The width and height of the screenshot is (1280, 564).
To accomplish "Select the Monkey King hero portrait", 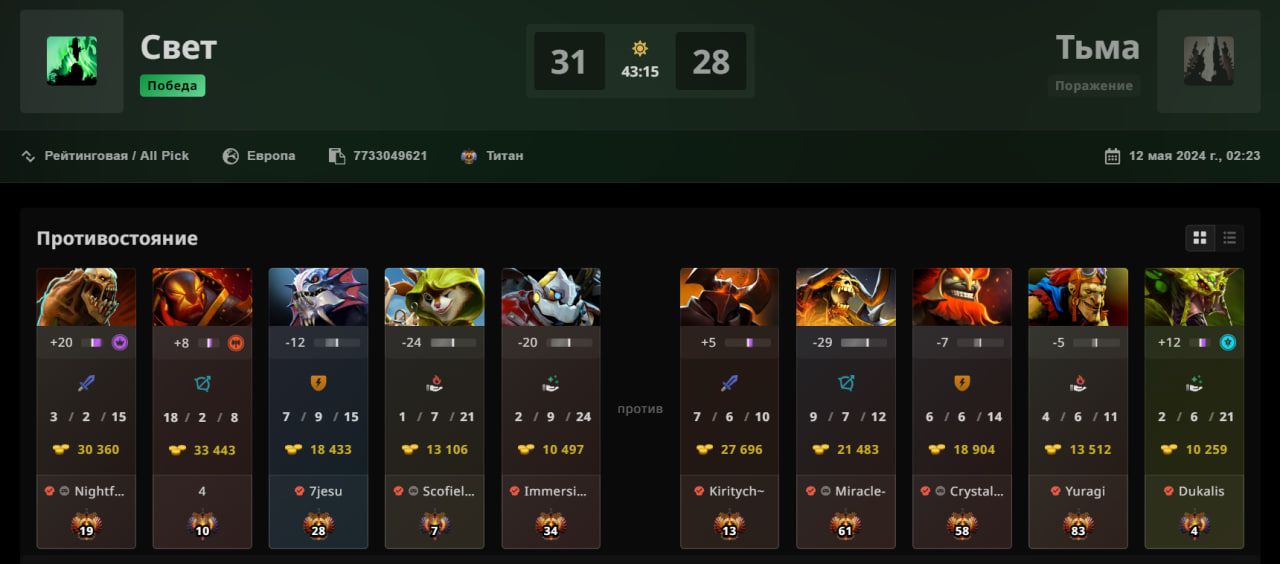I will pos(1078,297).
